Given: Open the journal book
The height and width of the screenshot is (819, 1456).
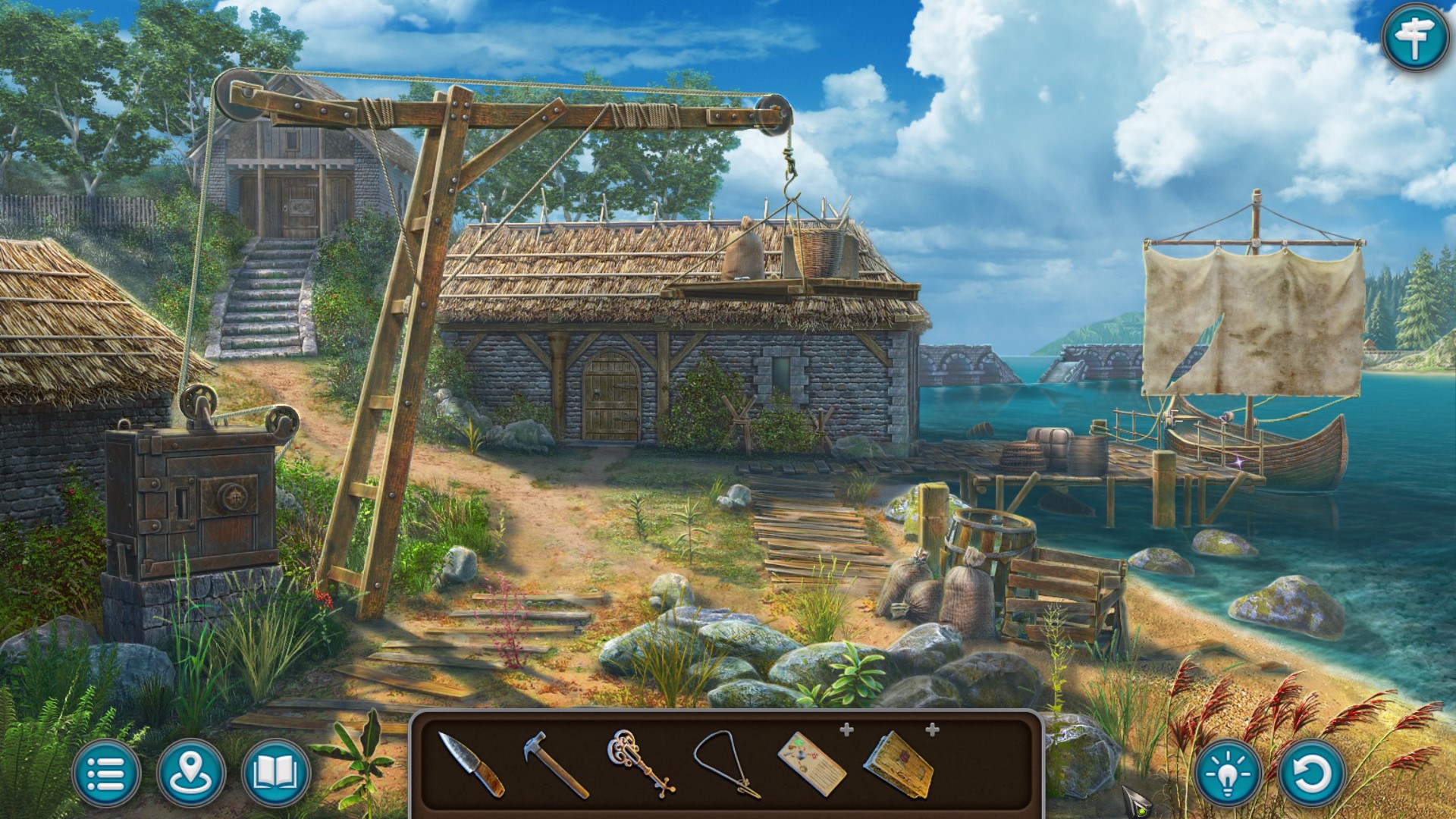Looking at the screenshot, I should (275, 773).
